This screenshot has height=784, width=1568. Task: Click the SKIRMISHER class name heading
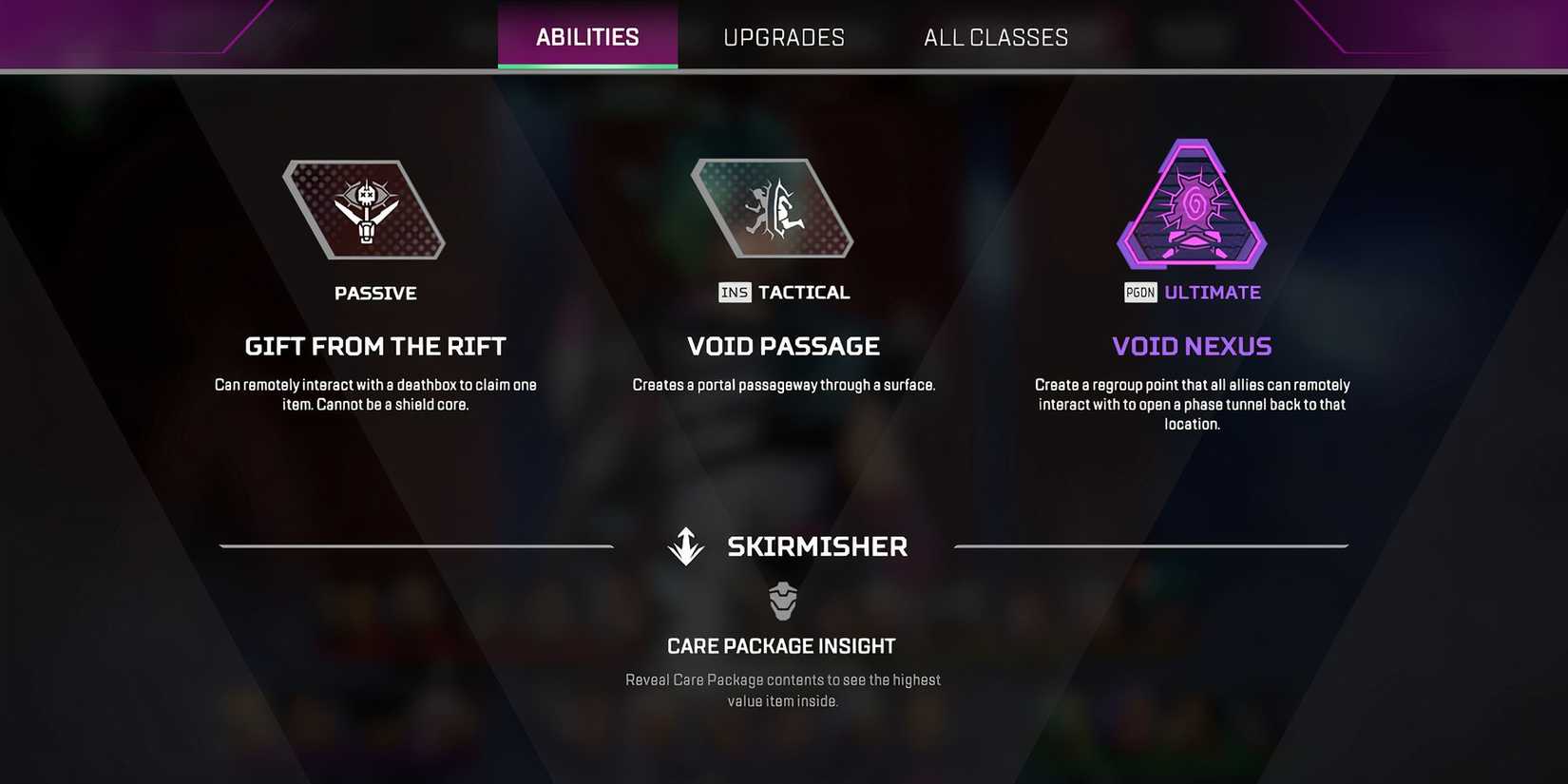pyautogui.click(x=817, y=545)
